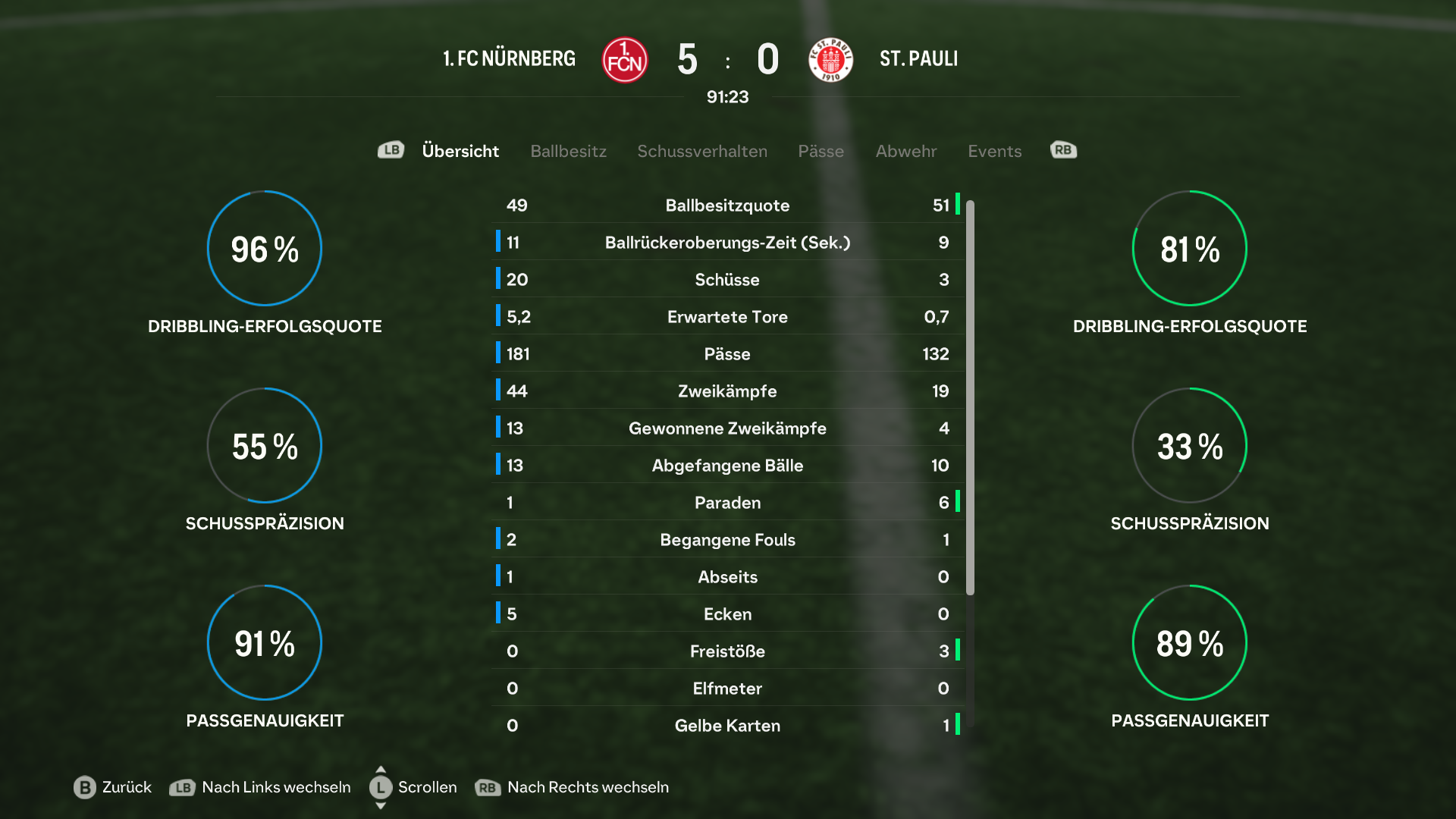The image size is (1456, 819).
Task: Choose Nach Rechts wechseln
Action: (572, 787)
